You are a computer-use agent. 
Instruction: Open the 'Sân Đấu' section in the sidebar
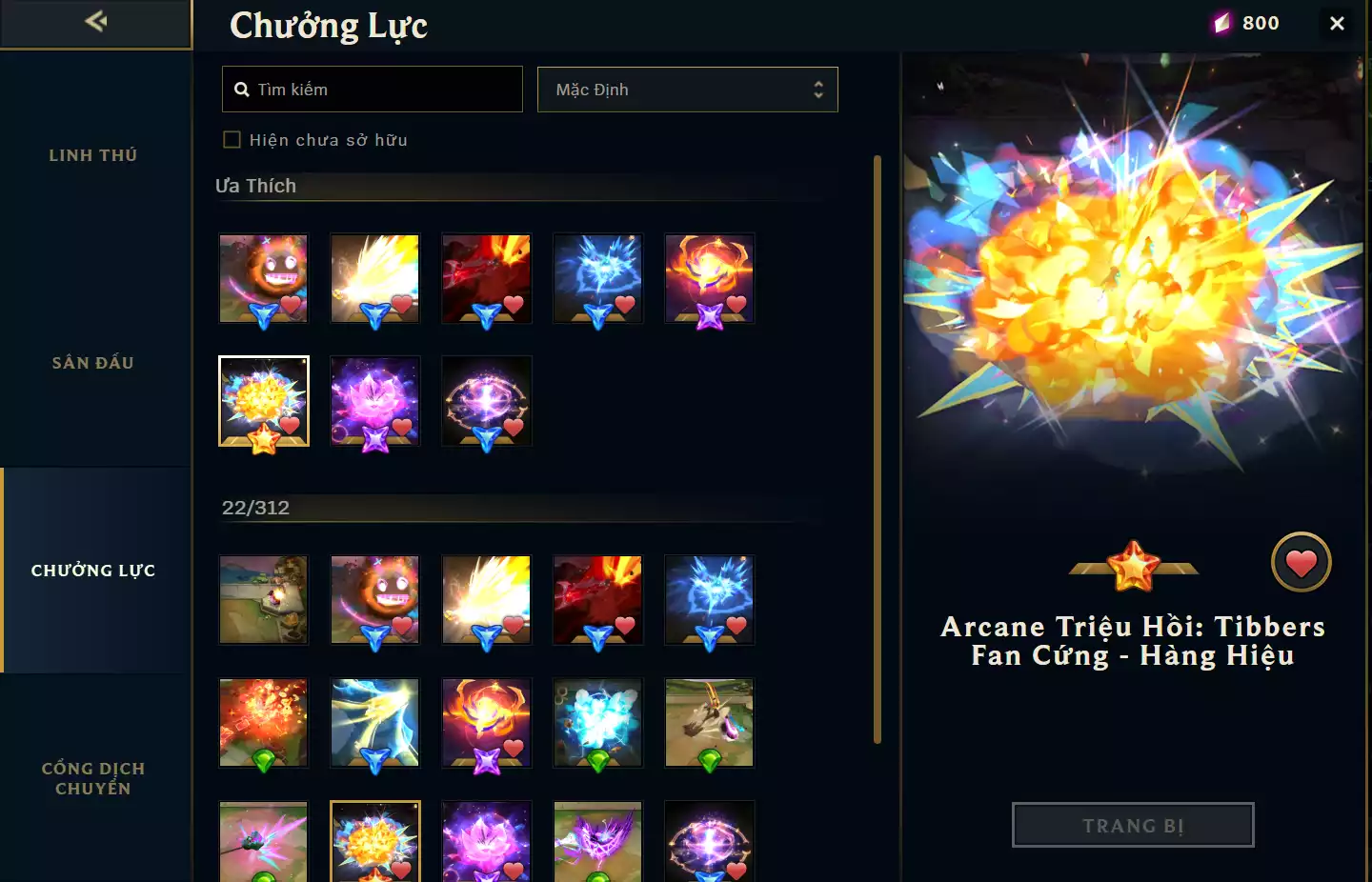(x=92, y=362)
